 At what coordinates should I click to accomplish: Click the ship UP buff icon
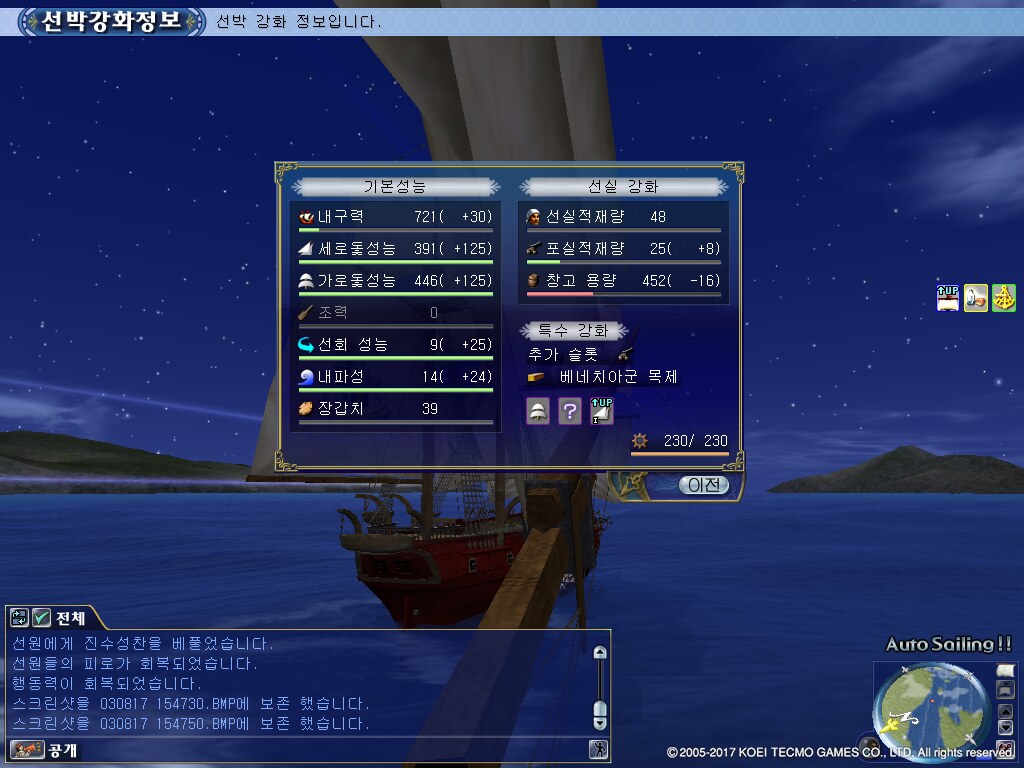tap(947, 298)
